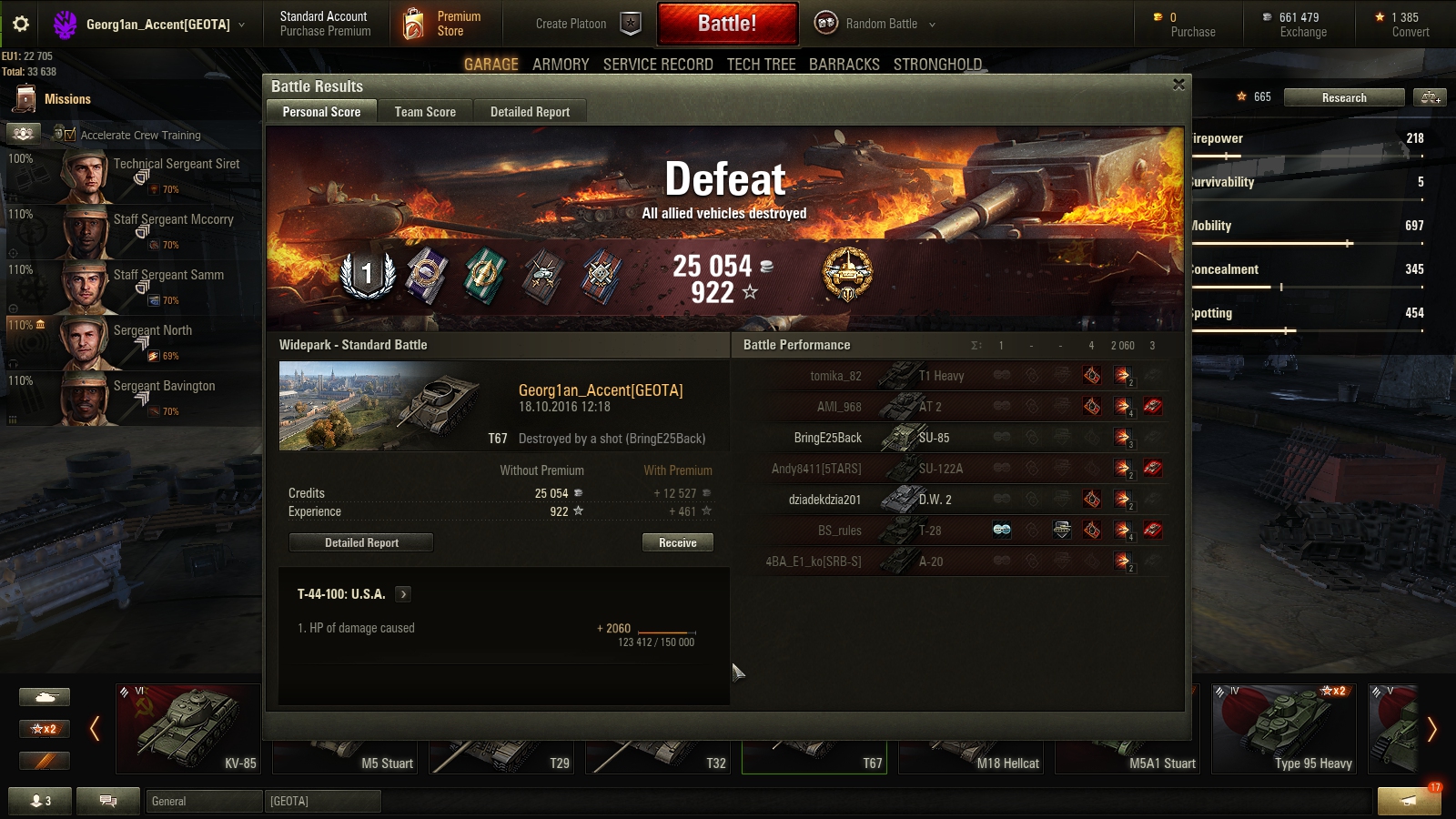Open the Detailed Report tab
Viewport: 1456px width, 819px height.
pos(530,112)
